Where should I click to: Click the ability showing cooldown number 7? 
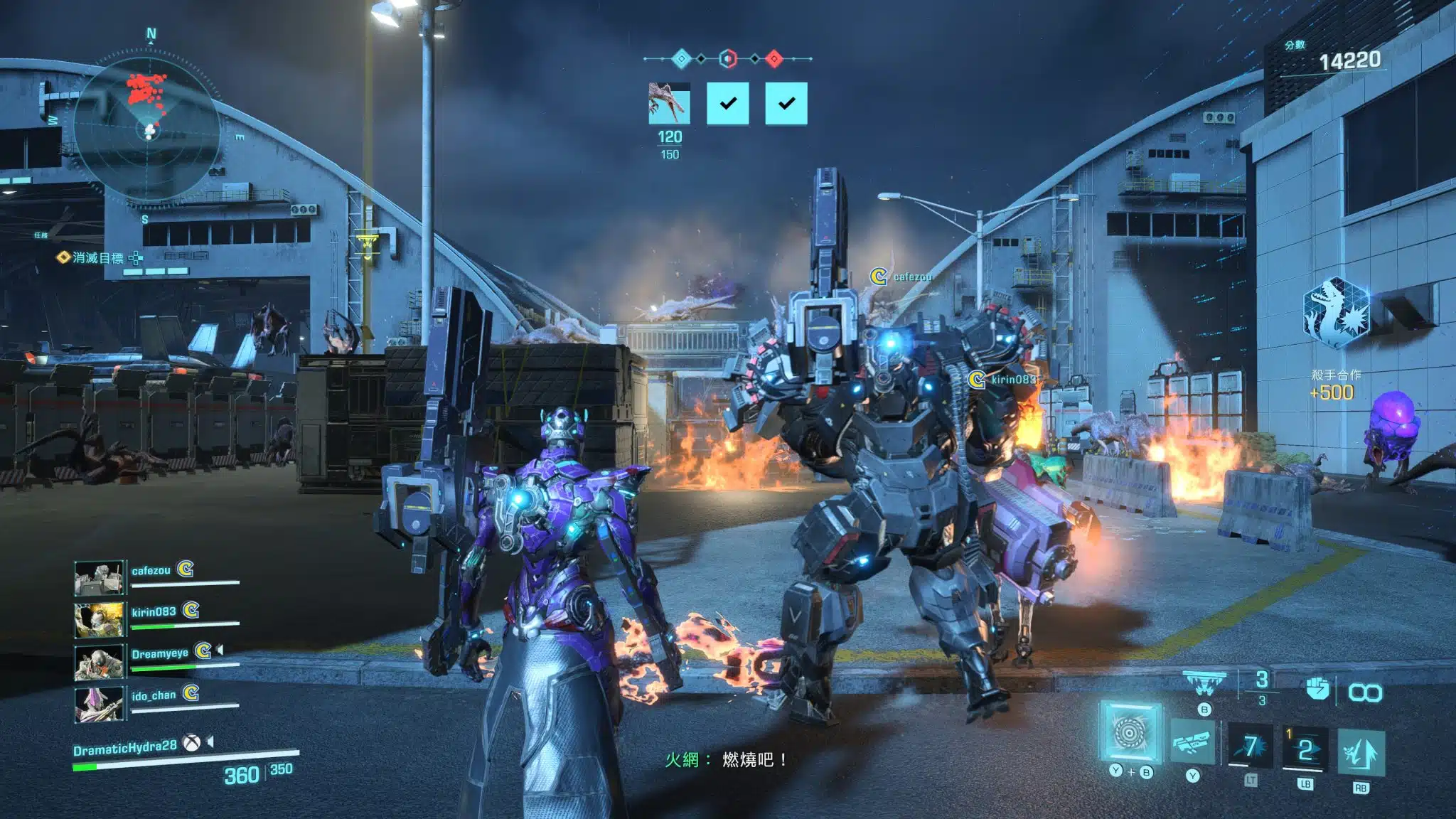(1251, 746)
